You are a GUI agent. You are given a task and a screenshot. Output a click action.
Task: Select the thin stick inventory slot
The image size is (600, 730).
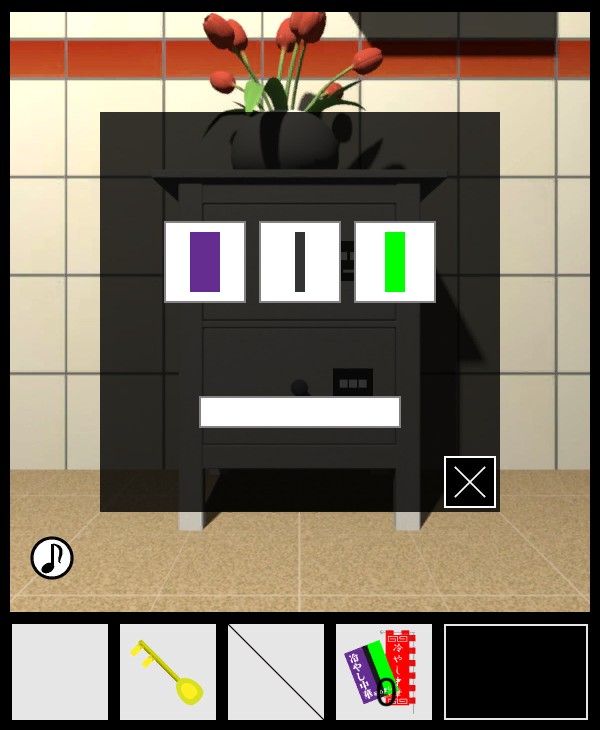(x=276, y=672)
